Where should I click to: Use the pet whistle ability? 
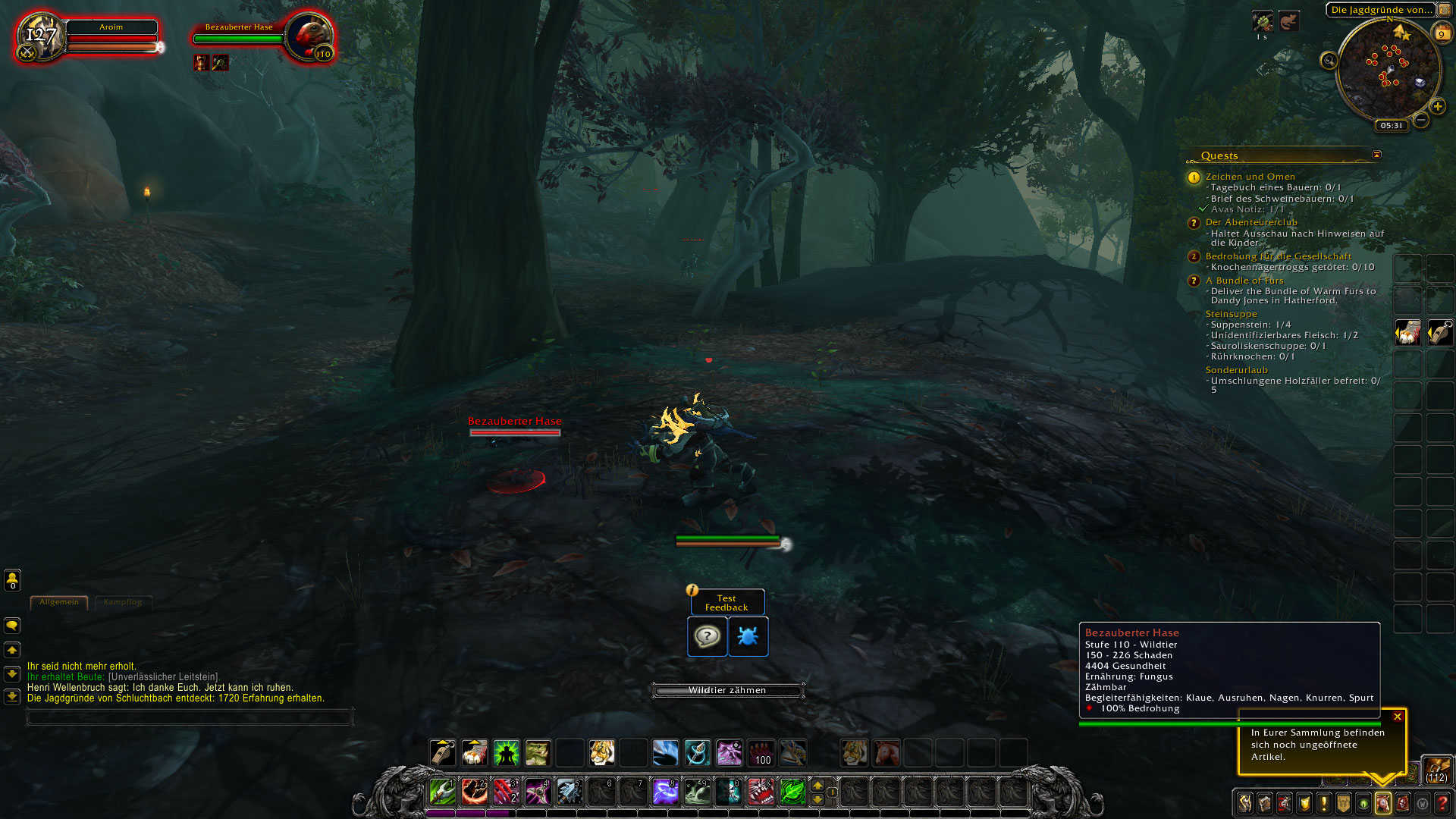click(442, 752)
